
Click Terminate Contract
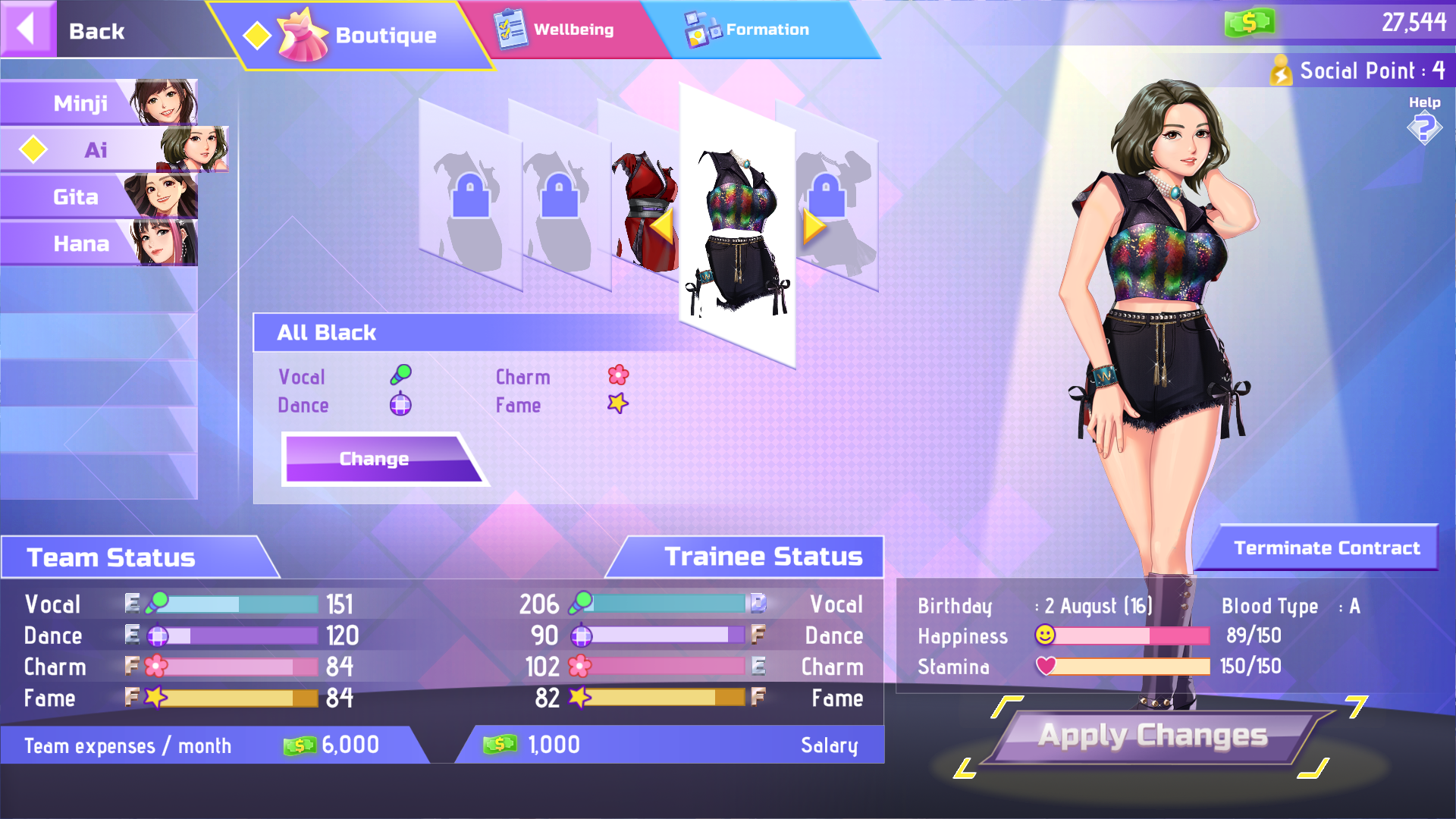click(x=1326, y=548)
